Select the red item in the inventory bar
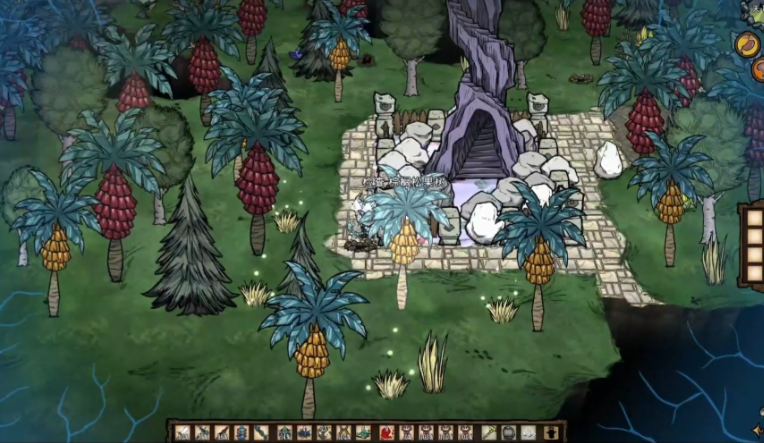 [x=387, y=432]
